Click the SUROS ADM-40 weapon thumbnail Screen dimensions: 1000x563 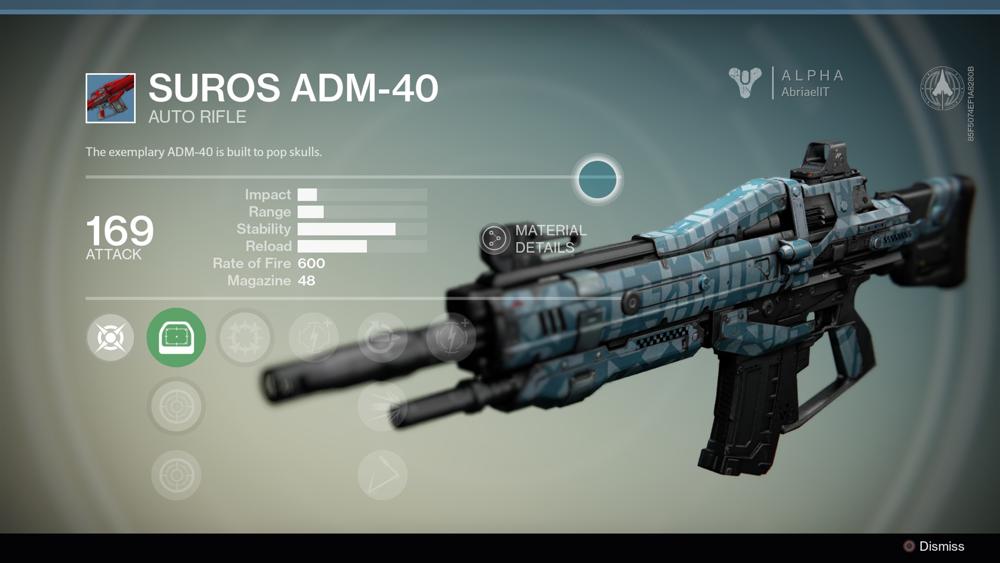click(110, 98)
